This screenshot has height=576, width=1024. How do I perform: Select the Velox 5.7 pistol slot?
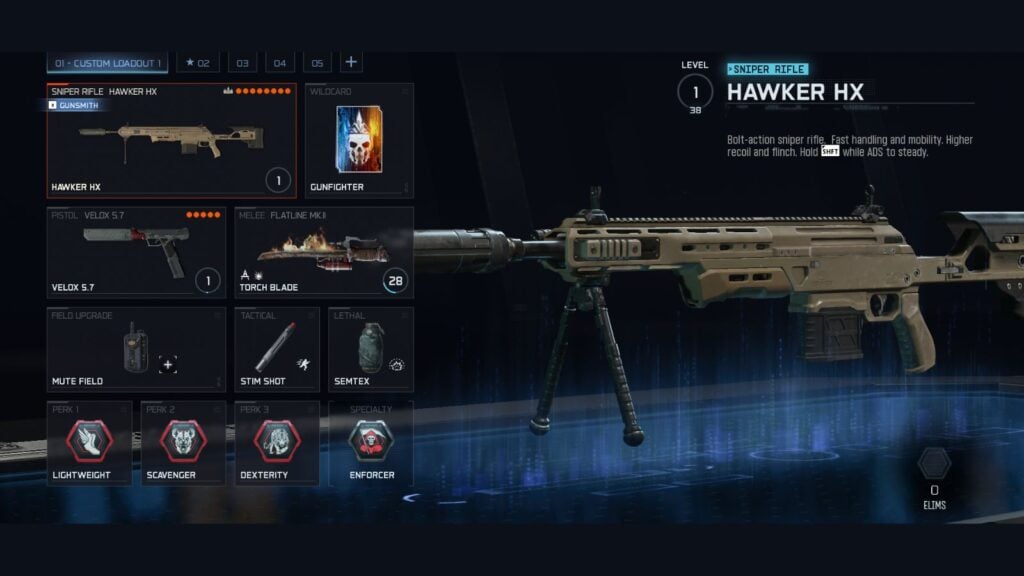(x=136, y=252)
